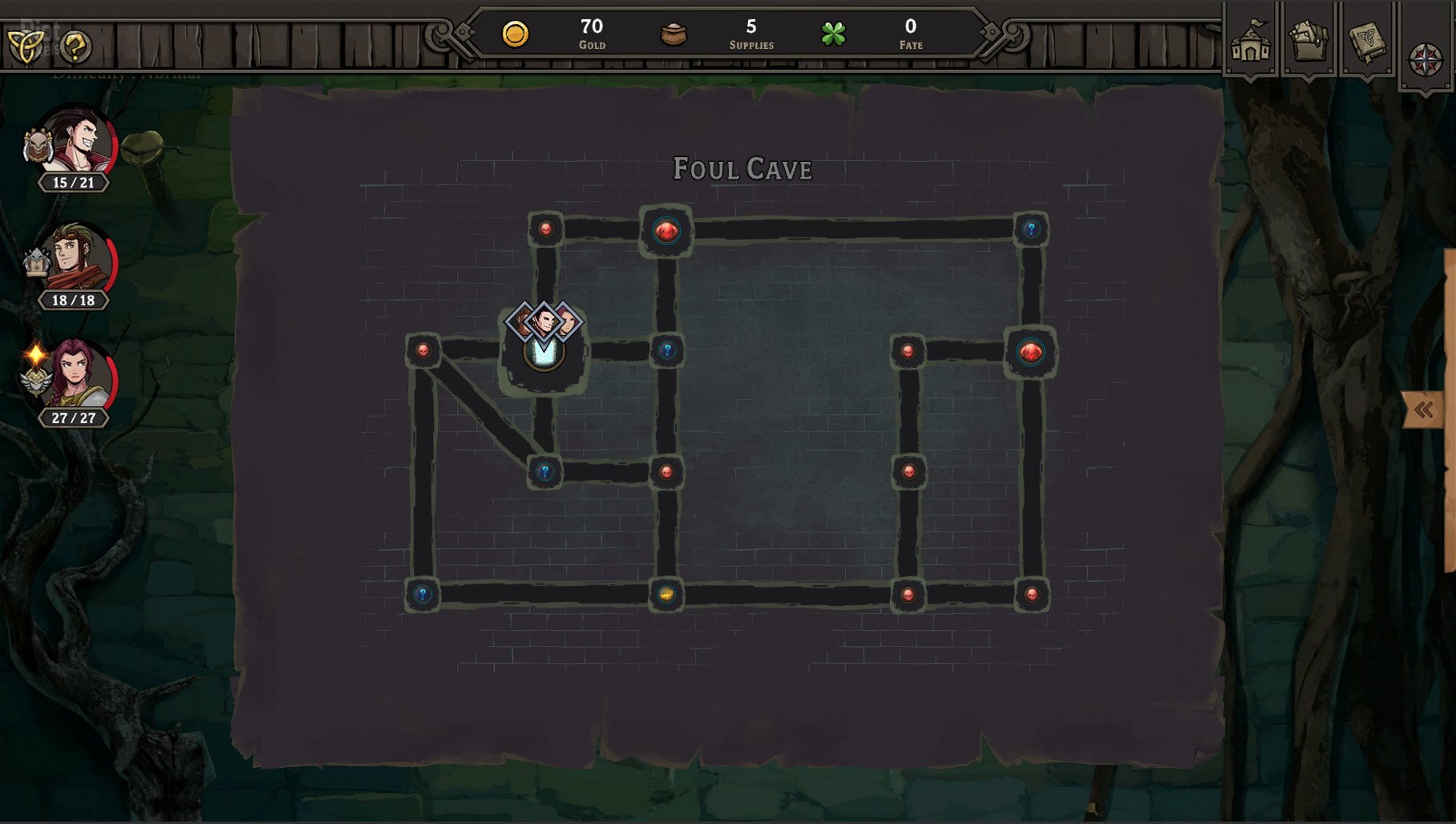
Task: Select the hero portrait with 27 / 27 health
Action: tap(77, 377)
